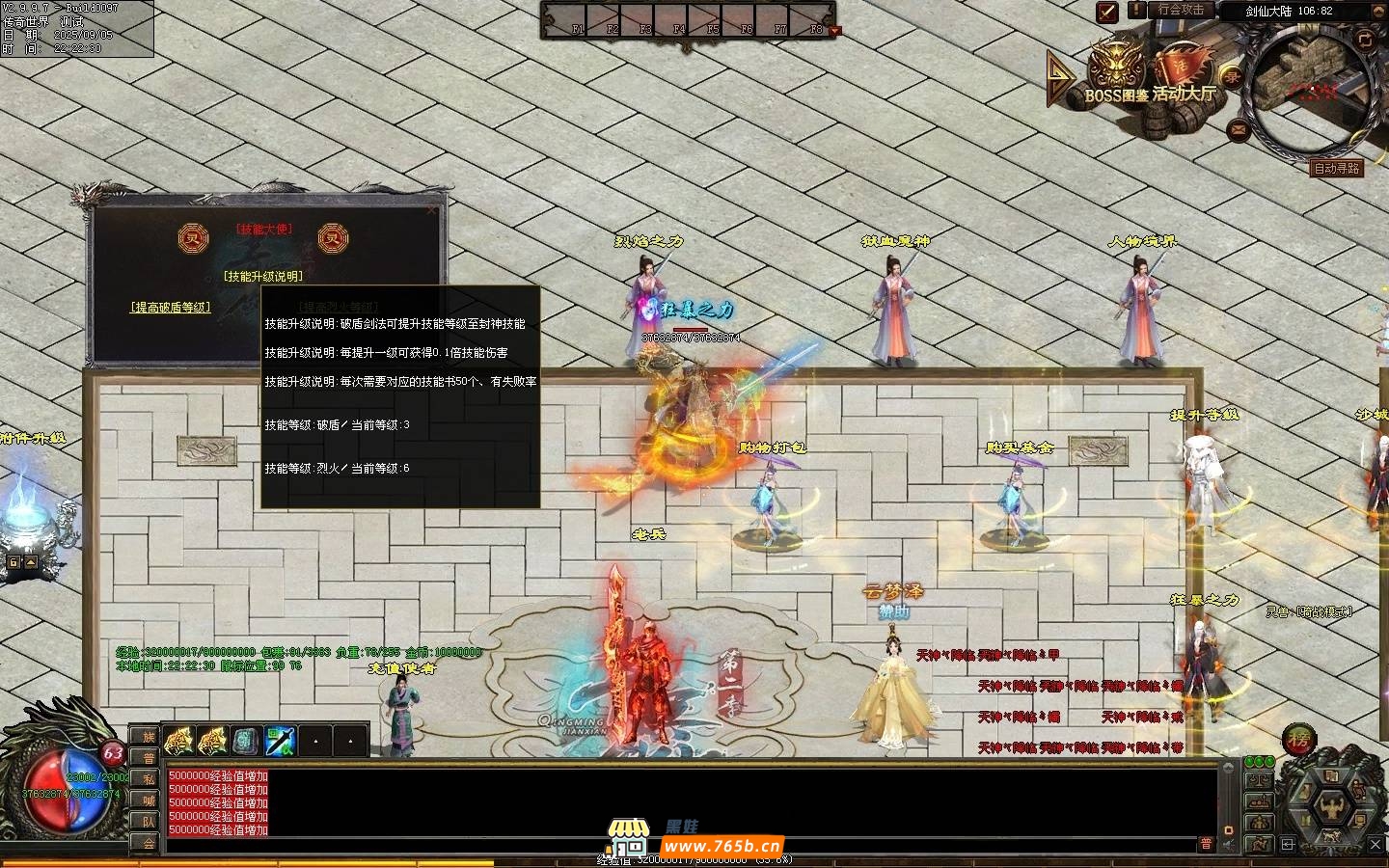Switch chat to the 私 private channel
Viewport: 1389px width, 868px height.
pos(149,779)
